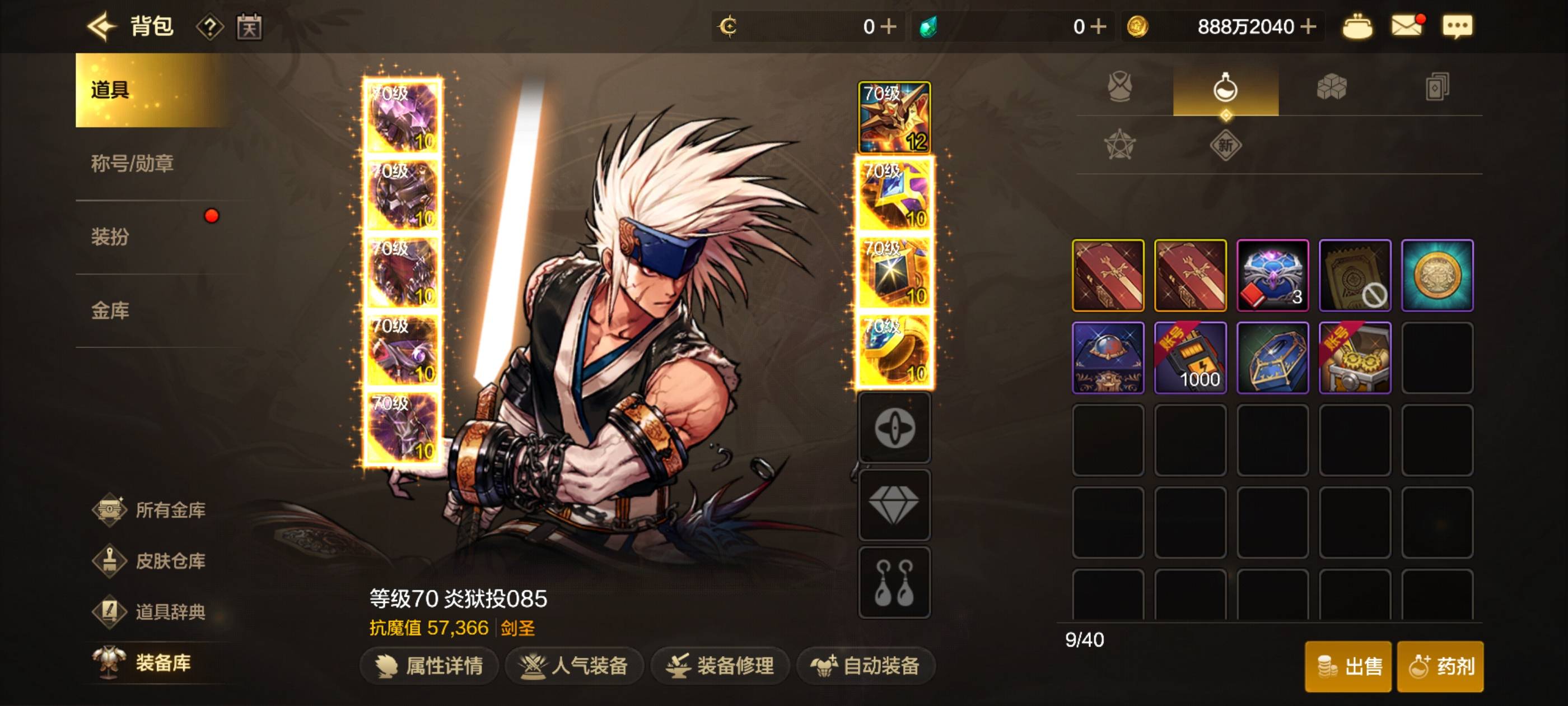Show 属性详情 attribute details
Image resolution: width=1568 pixels, height=706 pixels.
tap(430, 666)
